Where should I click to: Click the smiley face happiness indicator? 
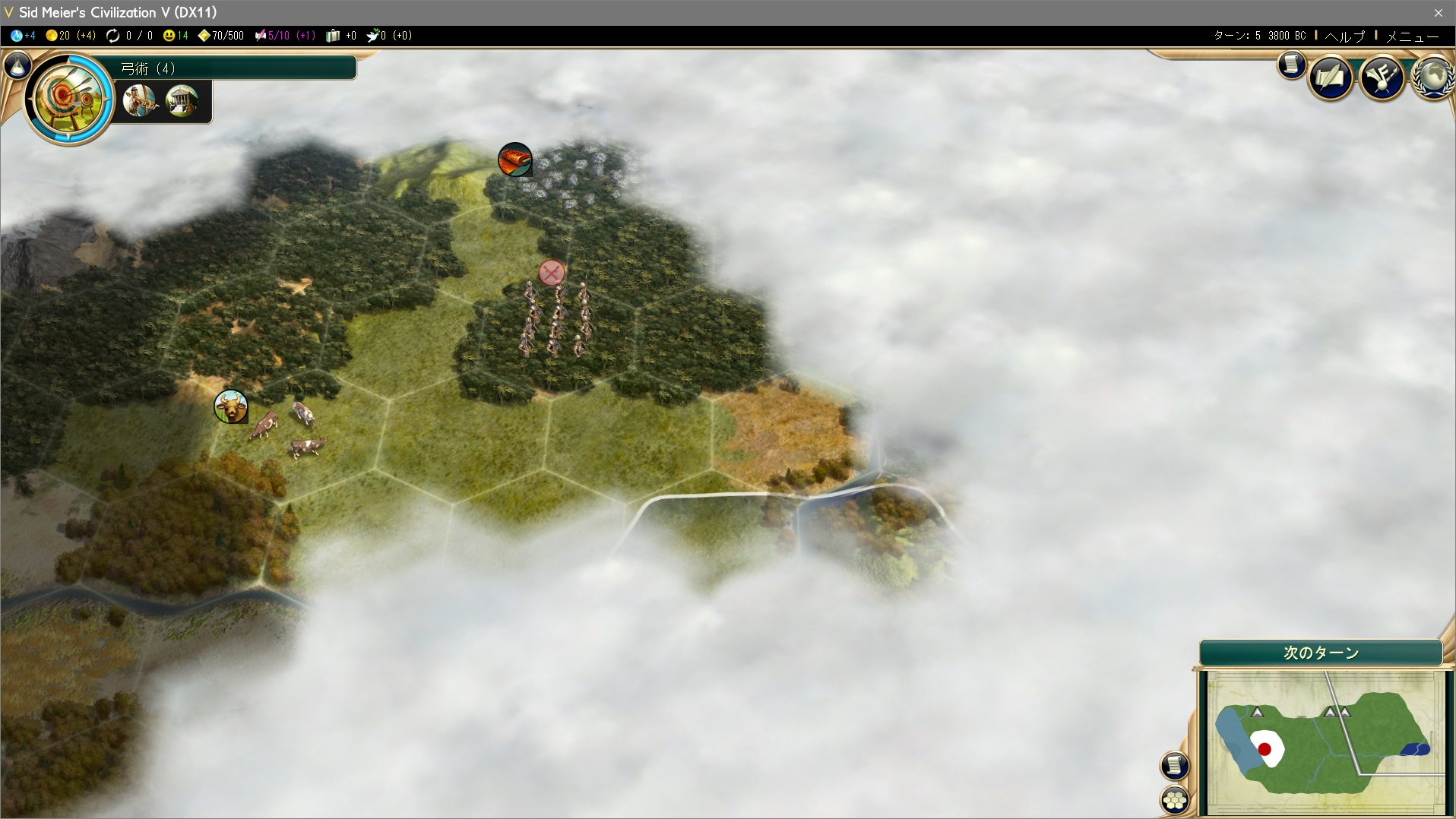pyautogui.click(x=175, y=36)
